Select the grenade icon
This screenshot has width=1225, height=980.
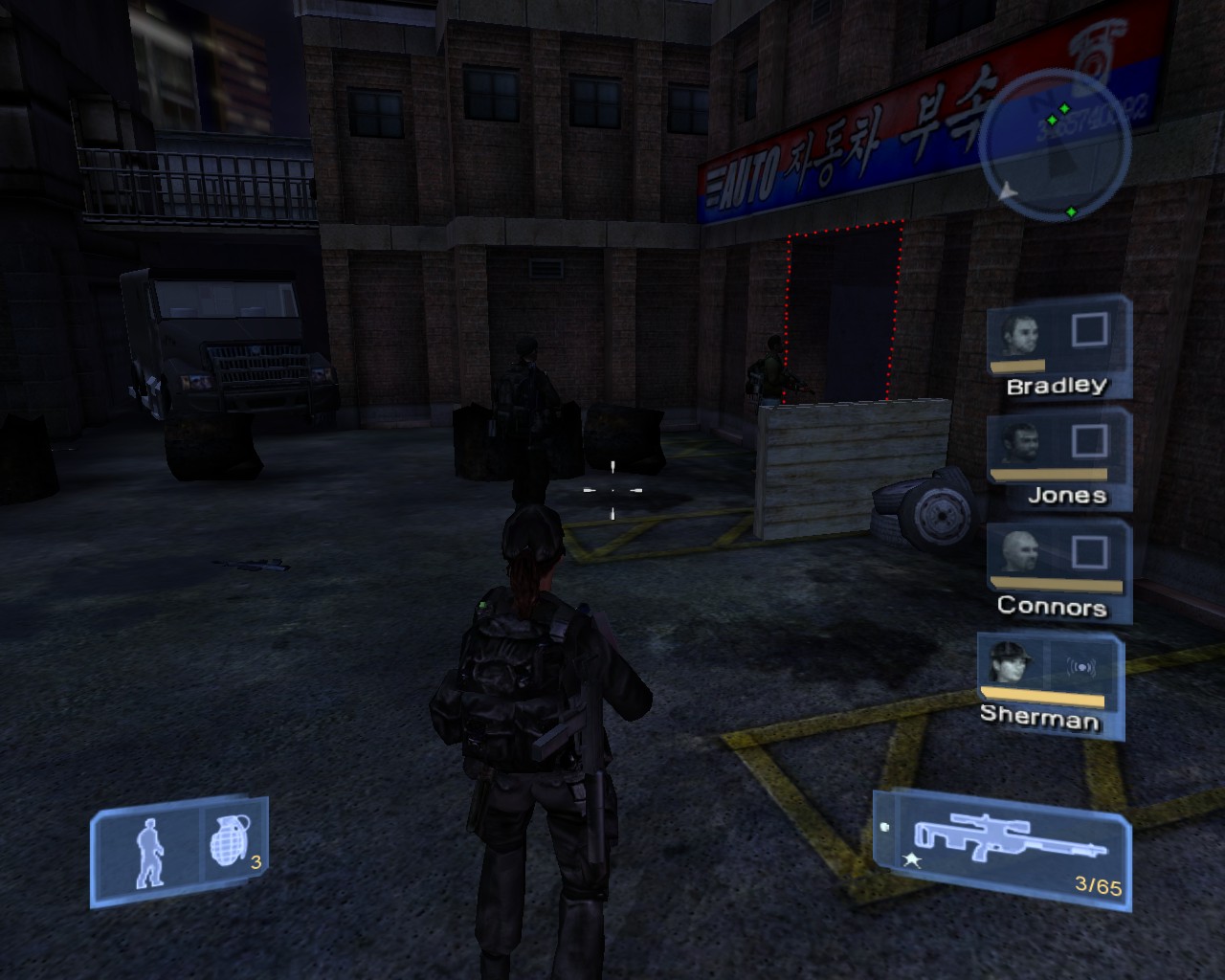(230, 843)
